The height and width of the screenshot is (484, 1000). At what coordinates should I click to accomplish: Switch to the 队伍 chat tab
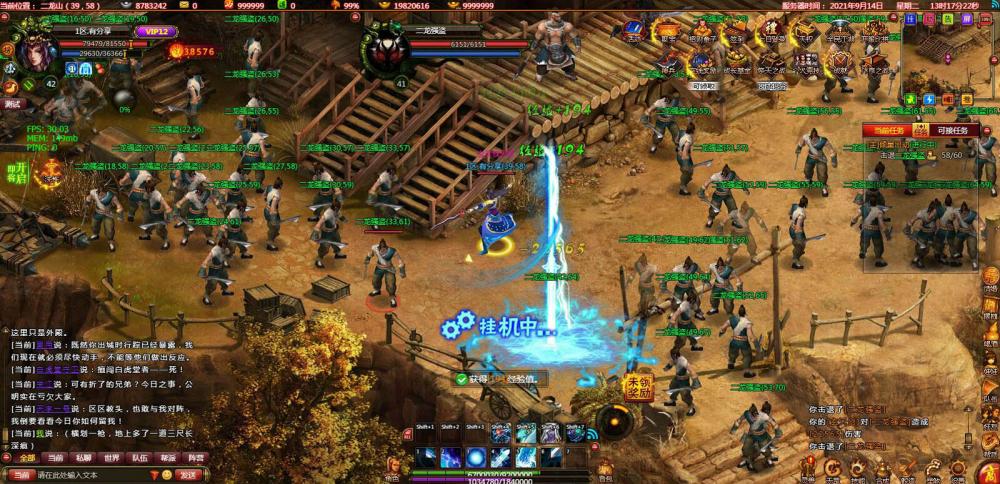pos(139,458)
